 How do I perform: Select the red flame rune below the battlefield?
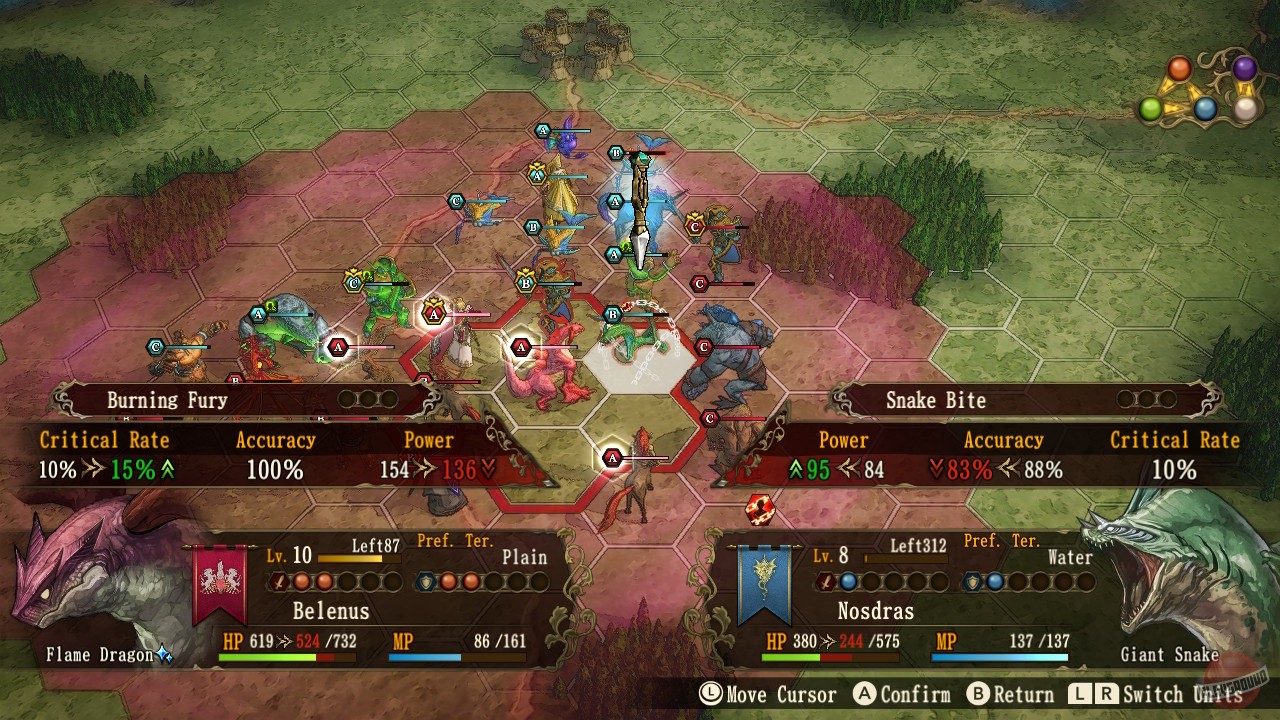click(x=758, y=509)
